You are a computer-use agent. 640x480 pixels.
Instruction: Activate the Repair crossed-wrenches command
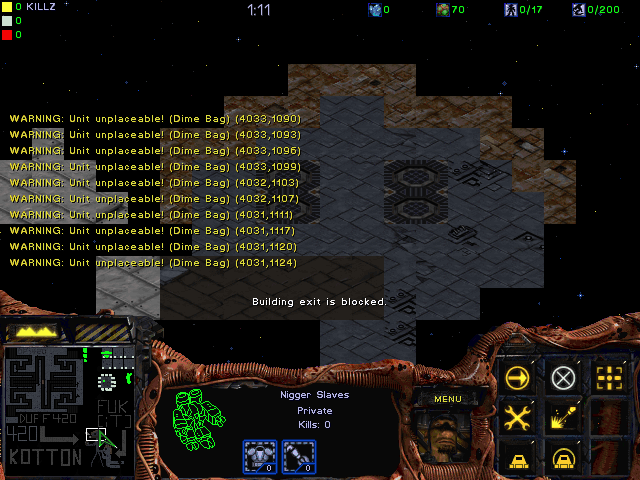(x=518, y=418)
